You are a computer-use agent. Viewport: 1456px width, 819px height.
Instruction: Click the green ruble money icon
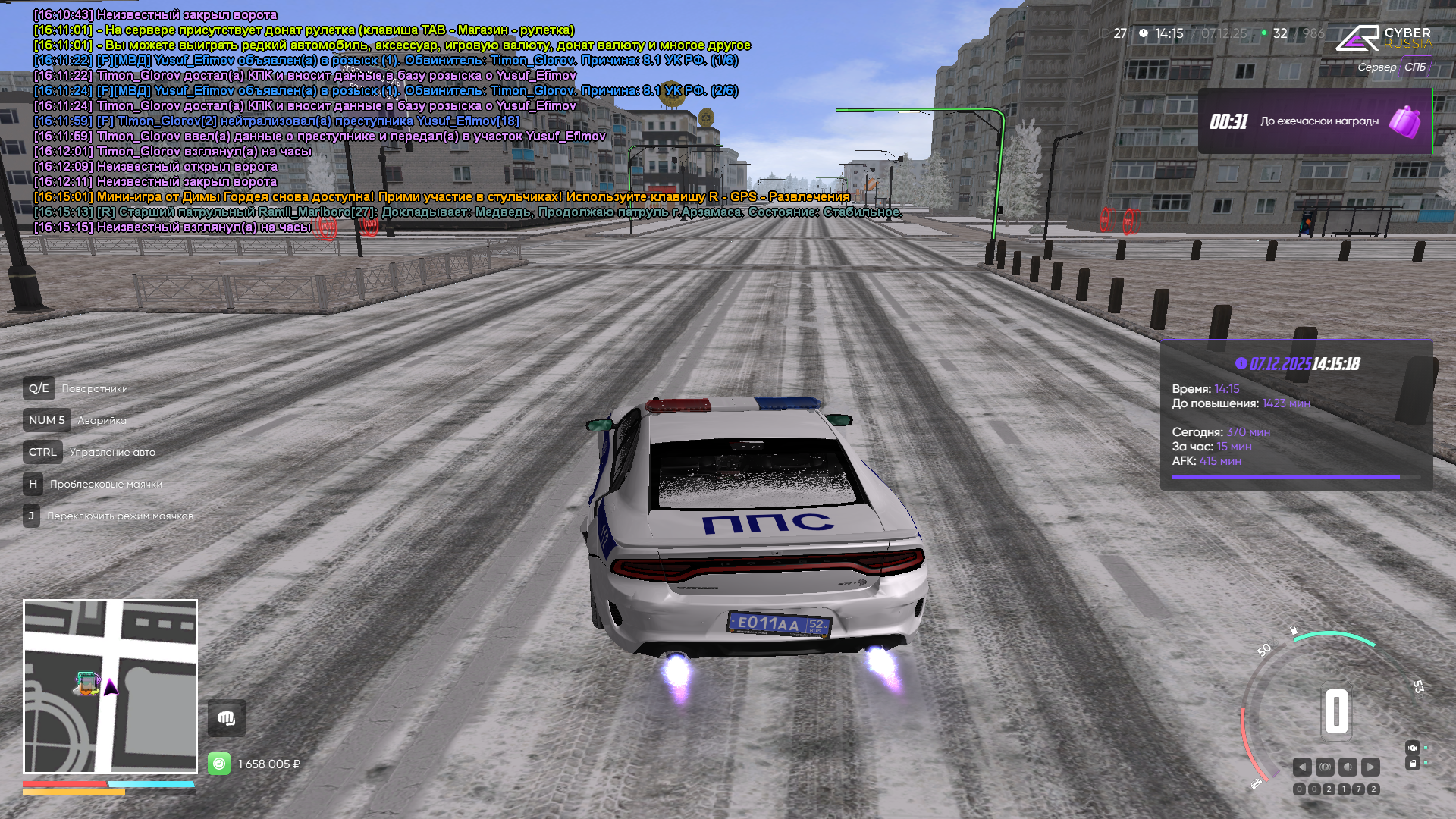click(219, 764)
